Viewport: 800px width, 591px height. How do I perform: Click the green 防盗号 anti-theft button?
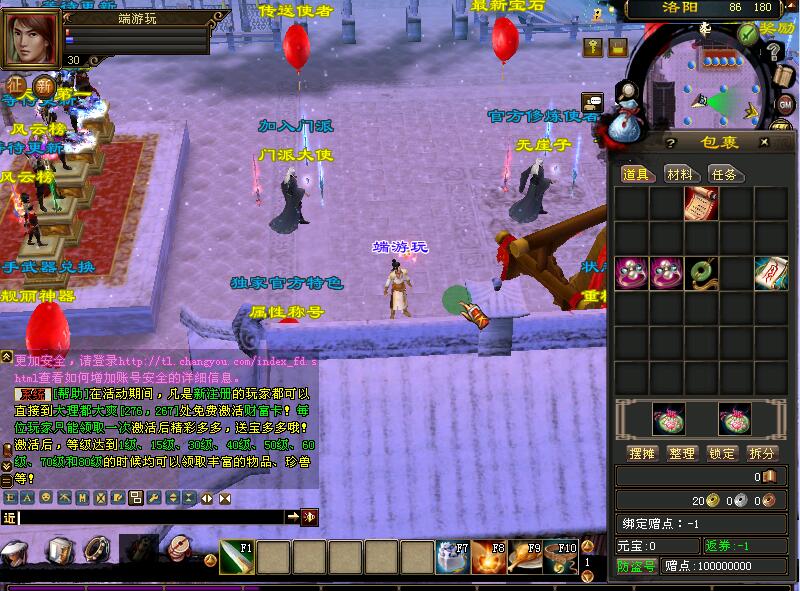[x=636, y=566]
